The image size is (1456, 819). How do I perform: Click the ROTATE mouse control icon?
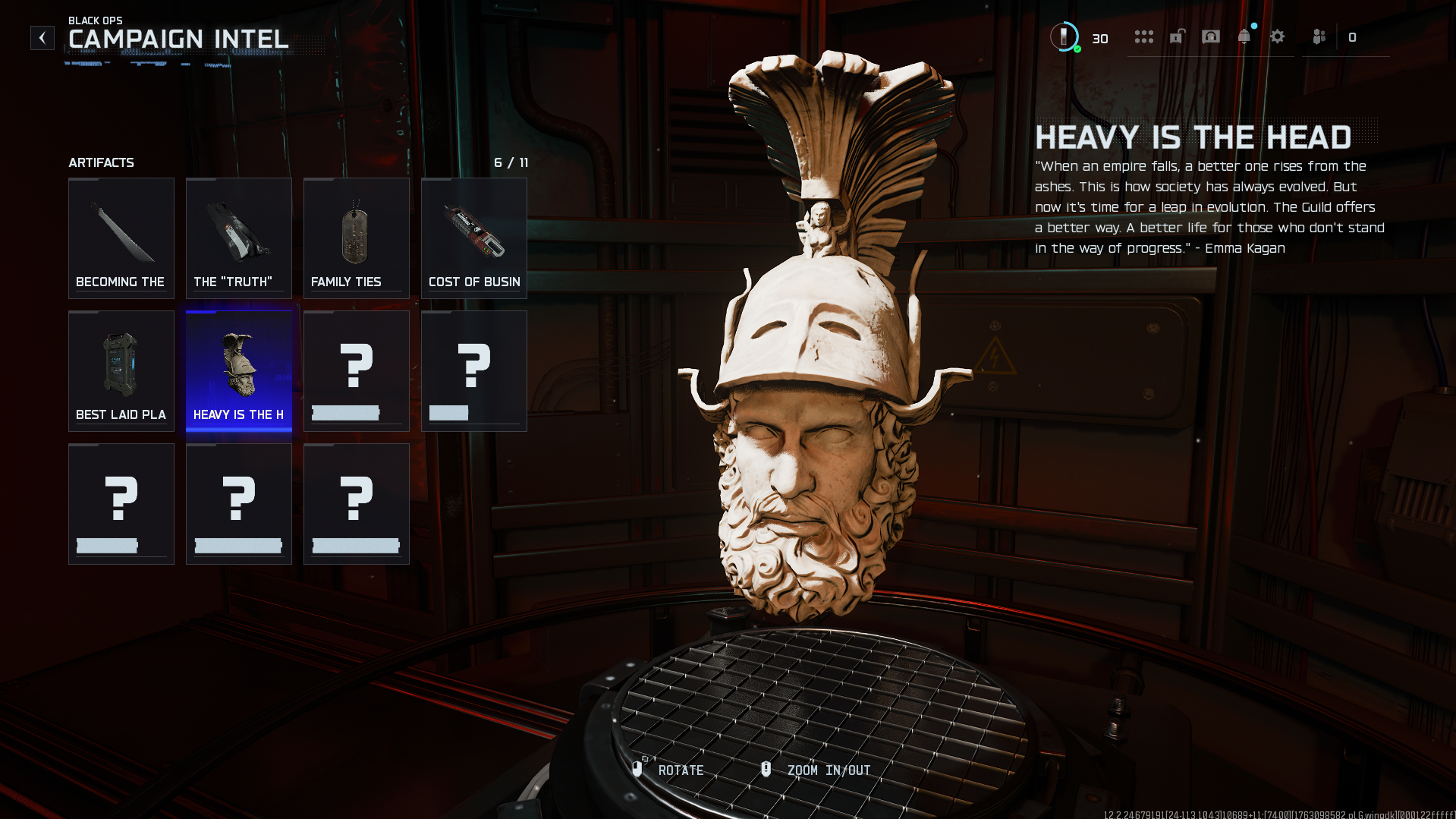pyautogui.click(x=639, y=769)
